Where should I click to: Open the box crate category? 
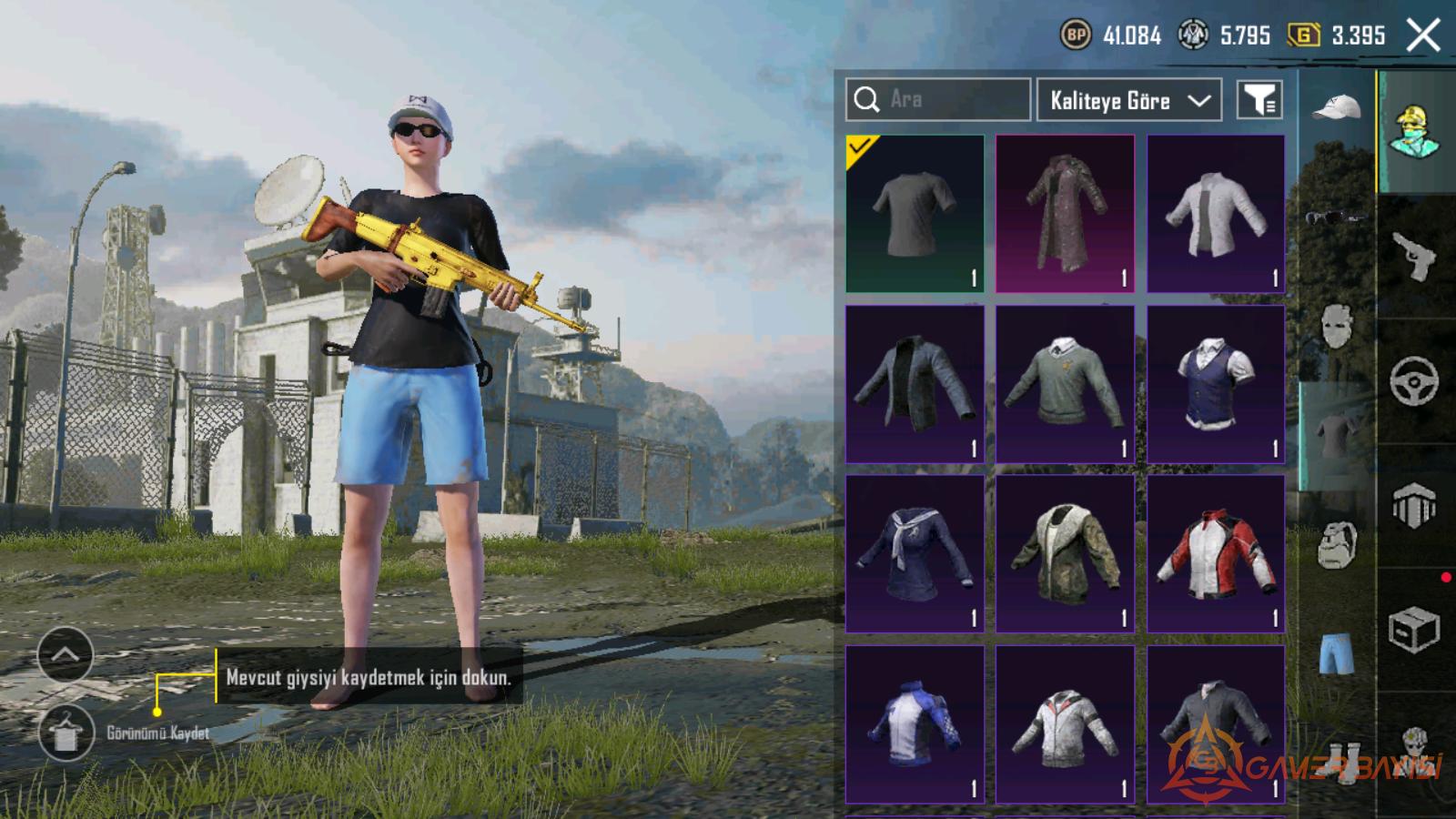1414,630
